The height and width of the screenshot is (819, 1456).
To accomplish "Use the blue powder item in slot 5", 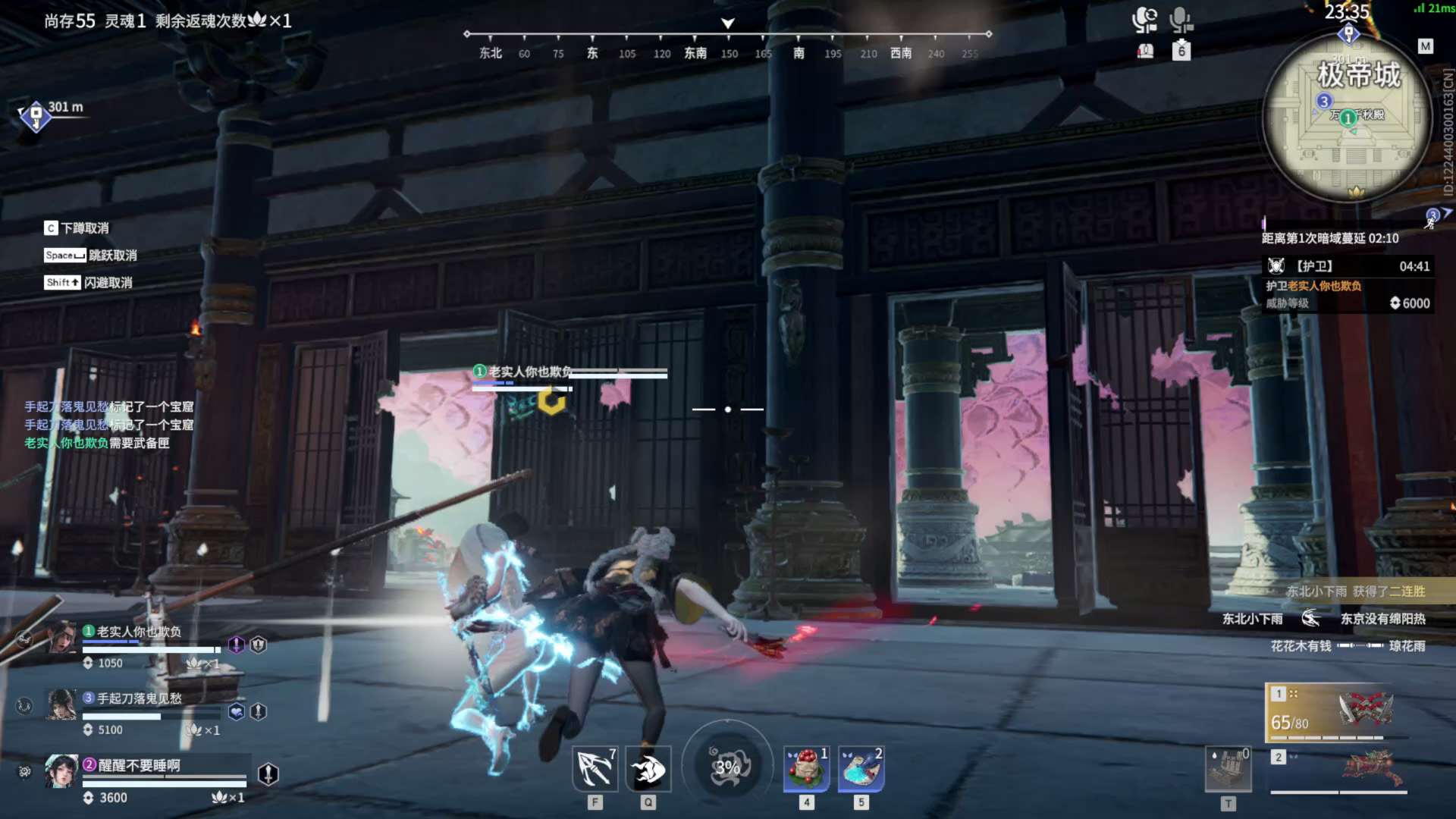I will tap(861, 769).
